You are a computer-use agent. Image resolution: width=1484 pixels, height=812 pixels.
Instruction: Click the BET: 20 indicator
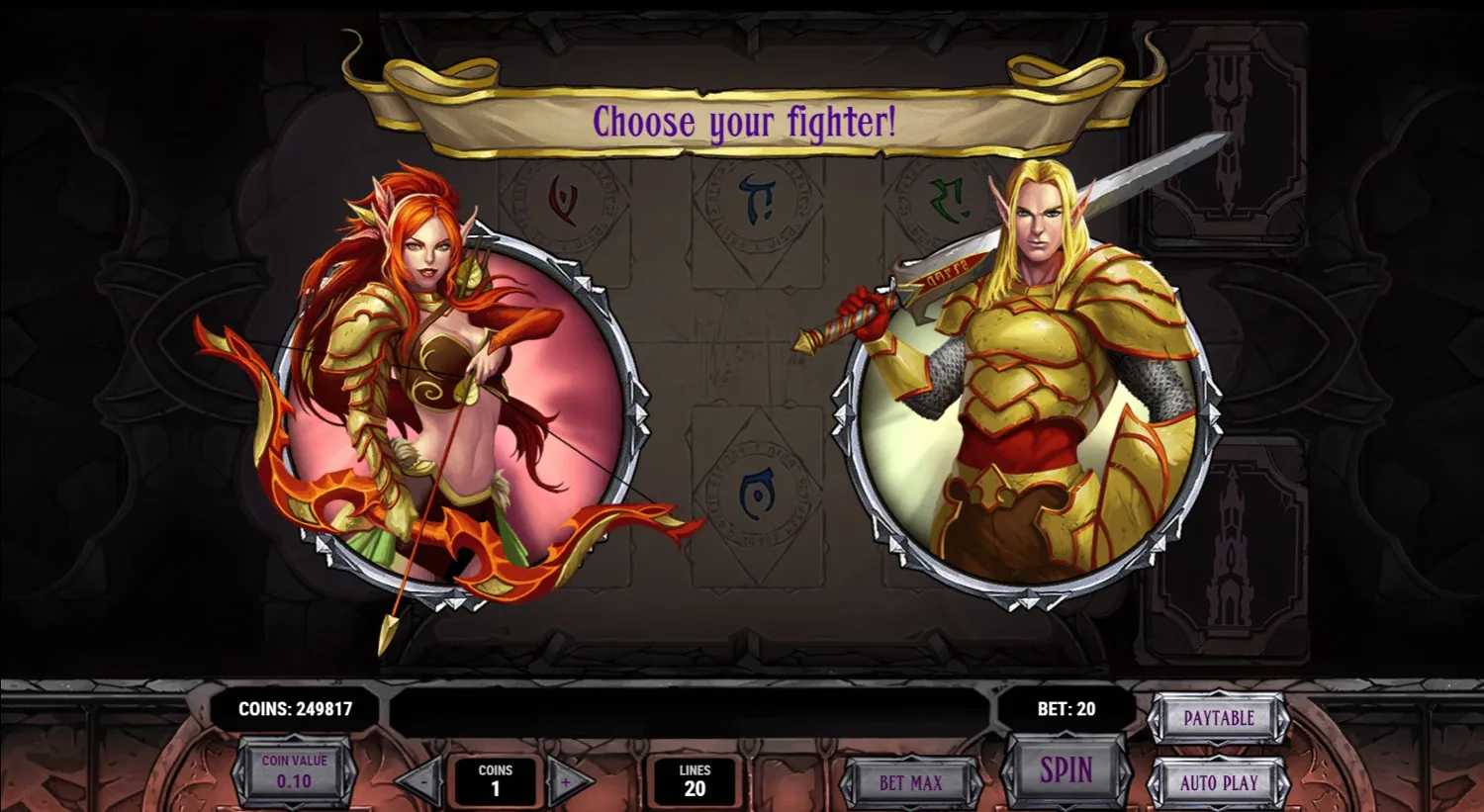(1066, 708)
